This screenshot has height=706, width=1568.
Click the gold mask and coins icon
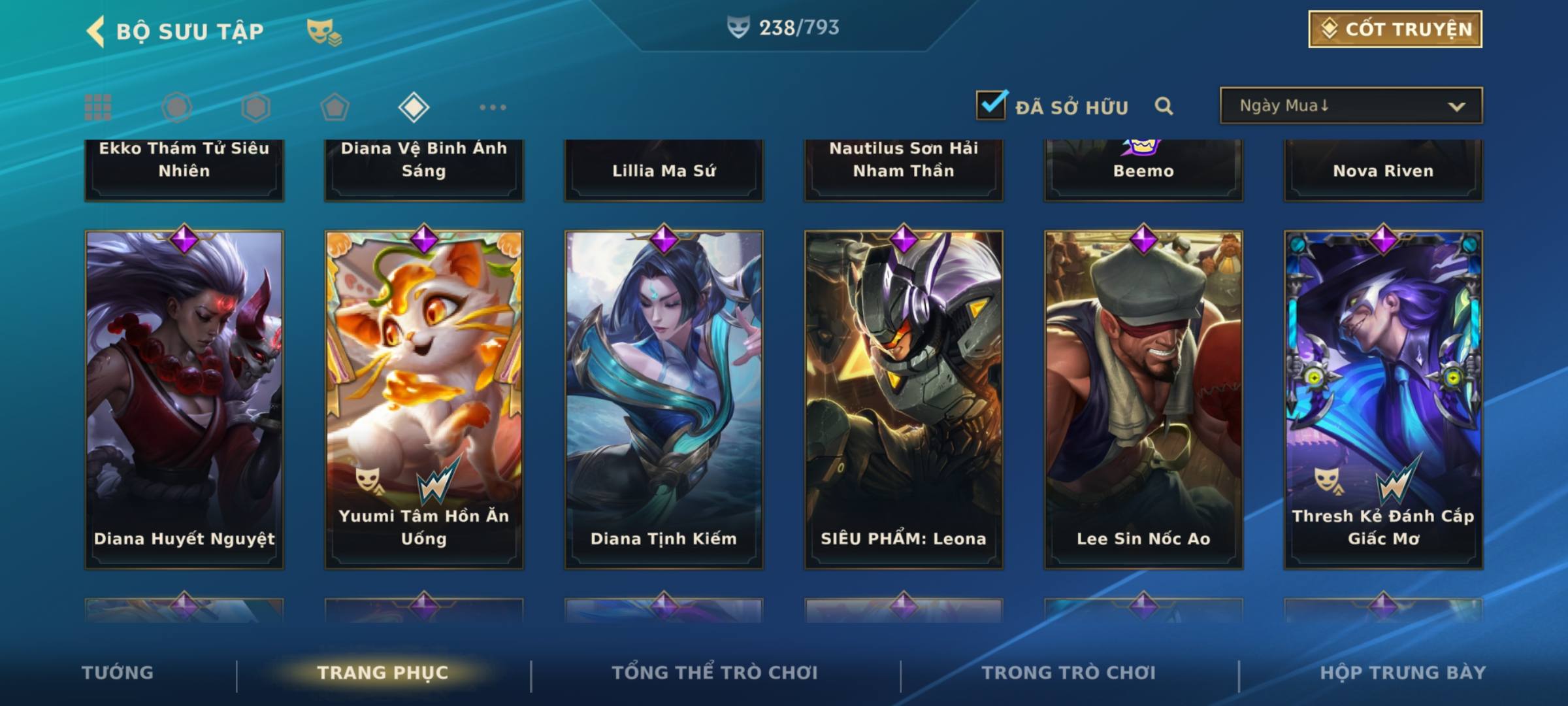tap(324, 31)
